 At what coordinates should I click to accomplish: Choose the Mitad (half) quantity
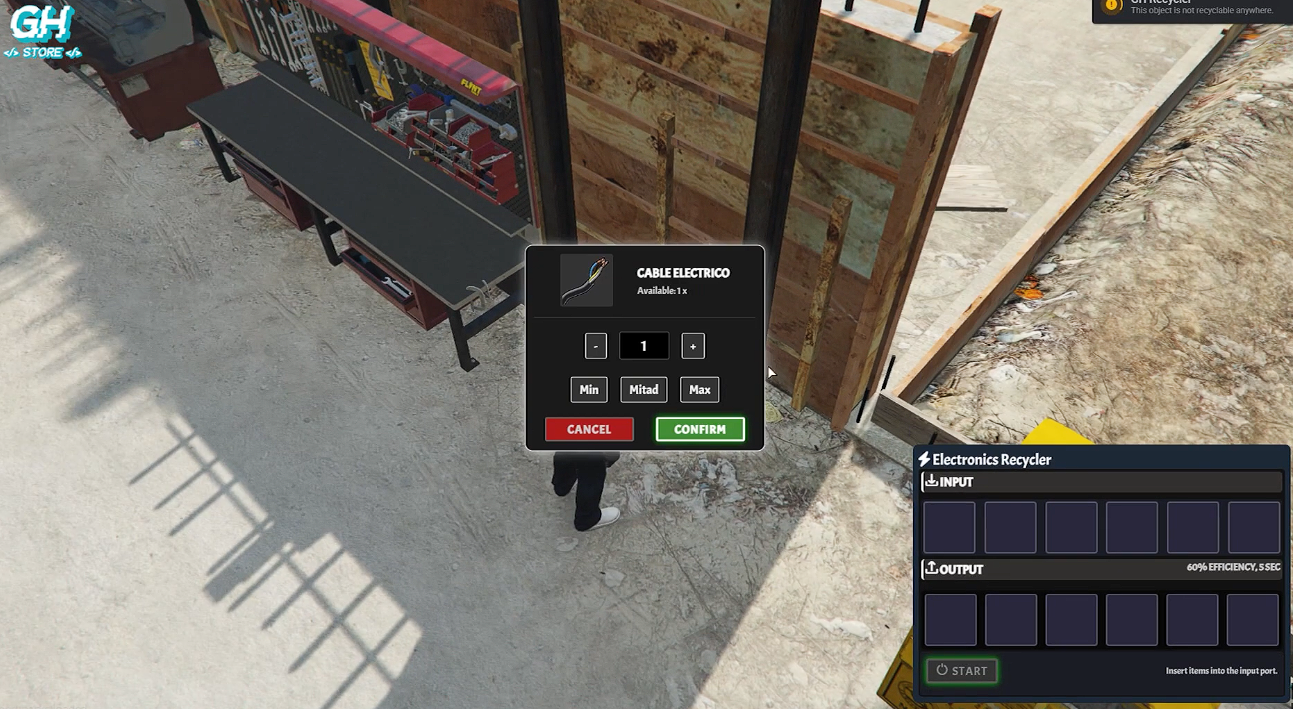(644, 389)
